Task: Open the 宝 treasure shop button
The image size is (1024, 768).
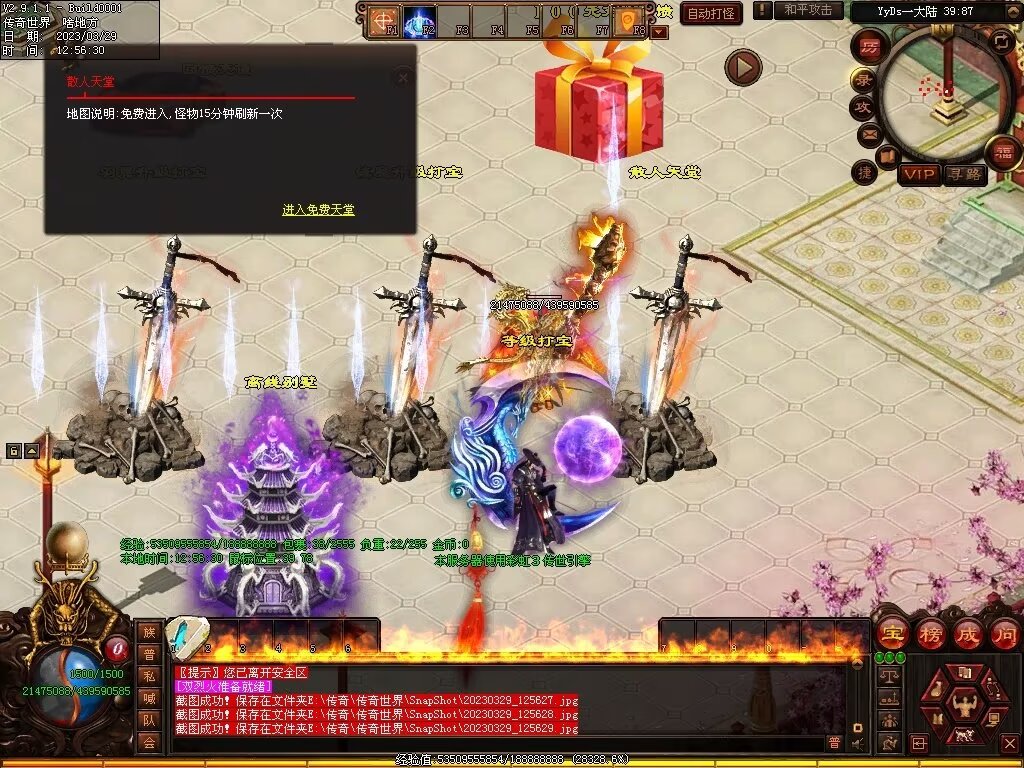Action: click(x=892, y=634)
